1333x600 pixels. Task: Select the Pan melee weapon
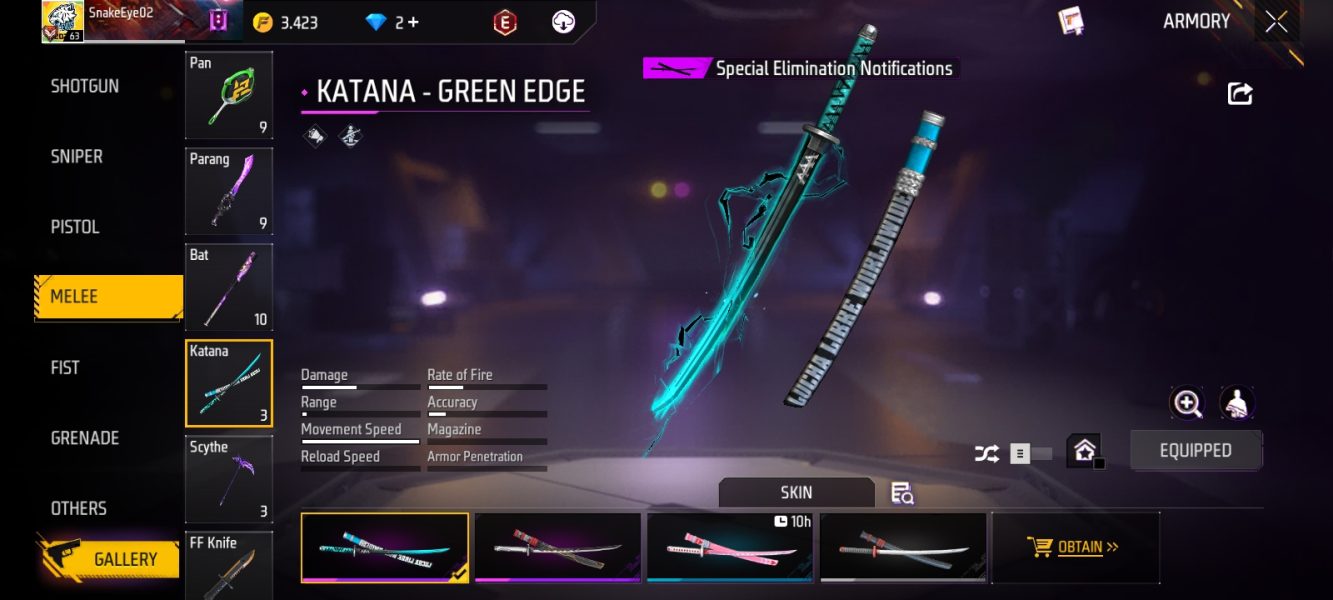[229, 95]
